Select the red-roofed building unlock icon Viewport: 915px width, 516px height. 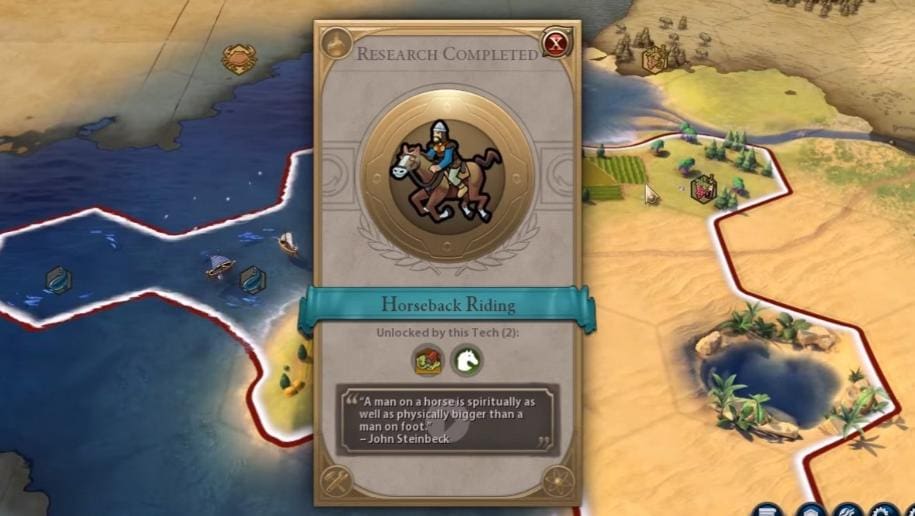(429, 359)
